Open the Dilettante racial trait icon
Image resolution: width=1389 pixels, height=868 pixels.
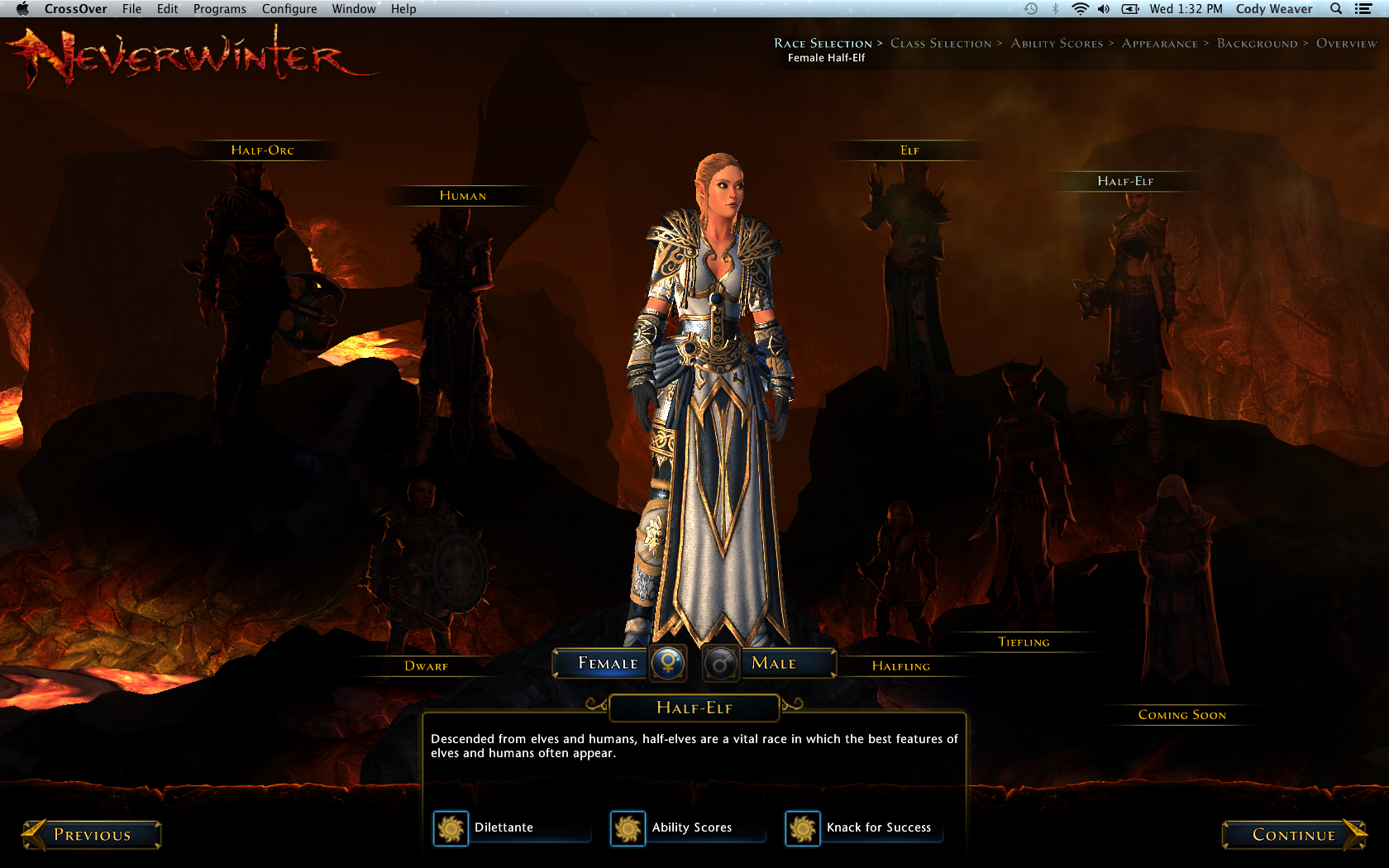click(451, 828)
